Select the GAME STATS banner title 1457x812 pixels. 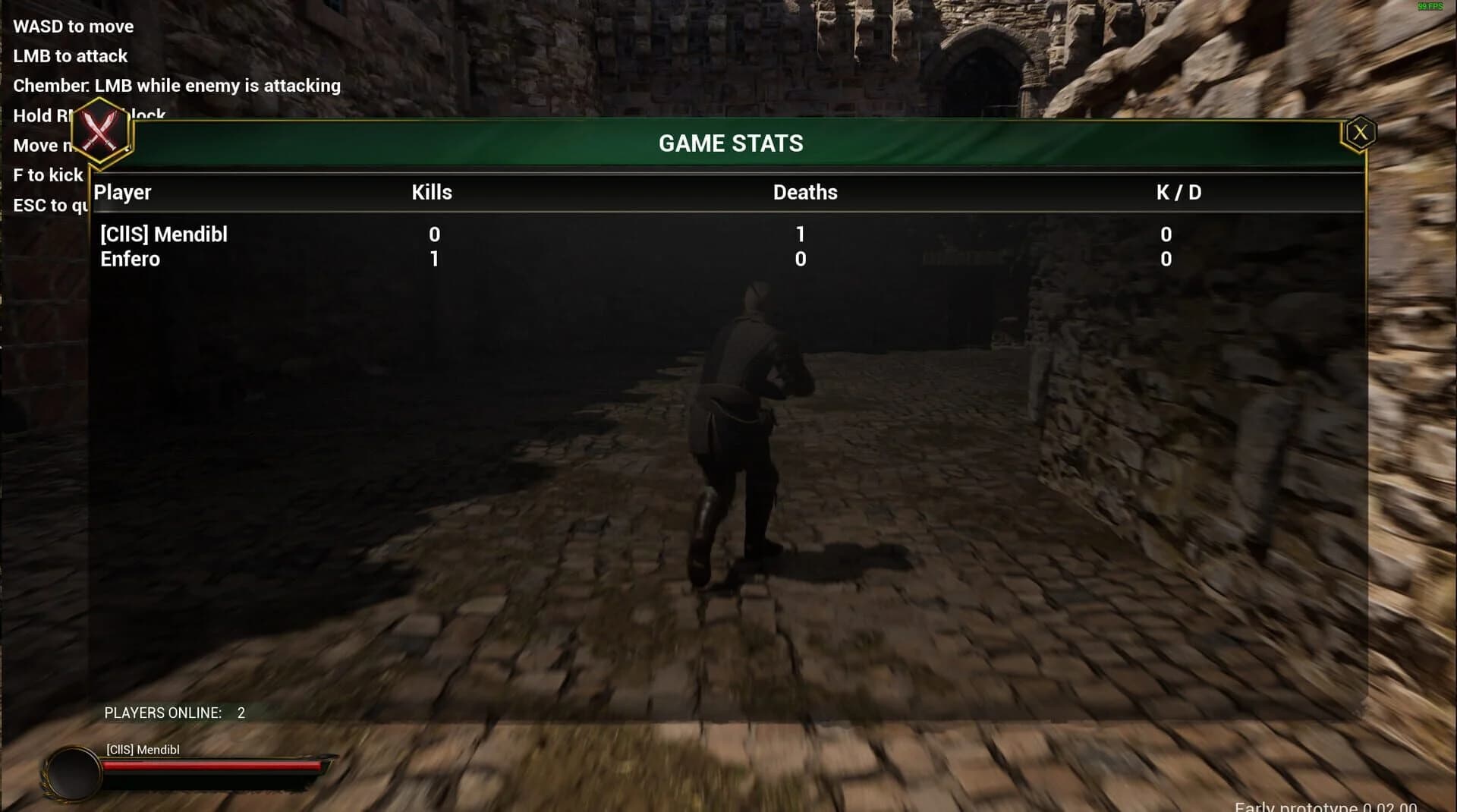click(x=731, y=143)
